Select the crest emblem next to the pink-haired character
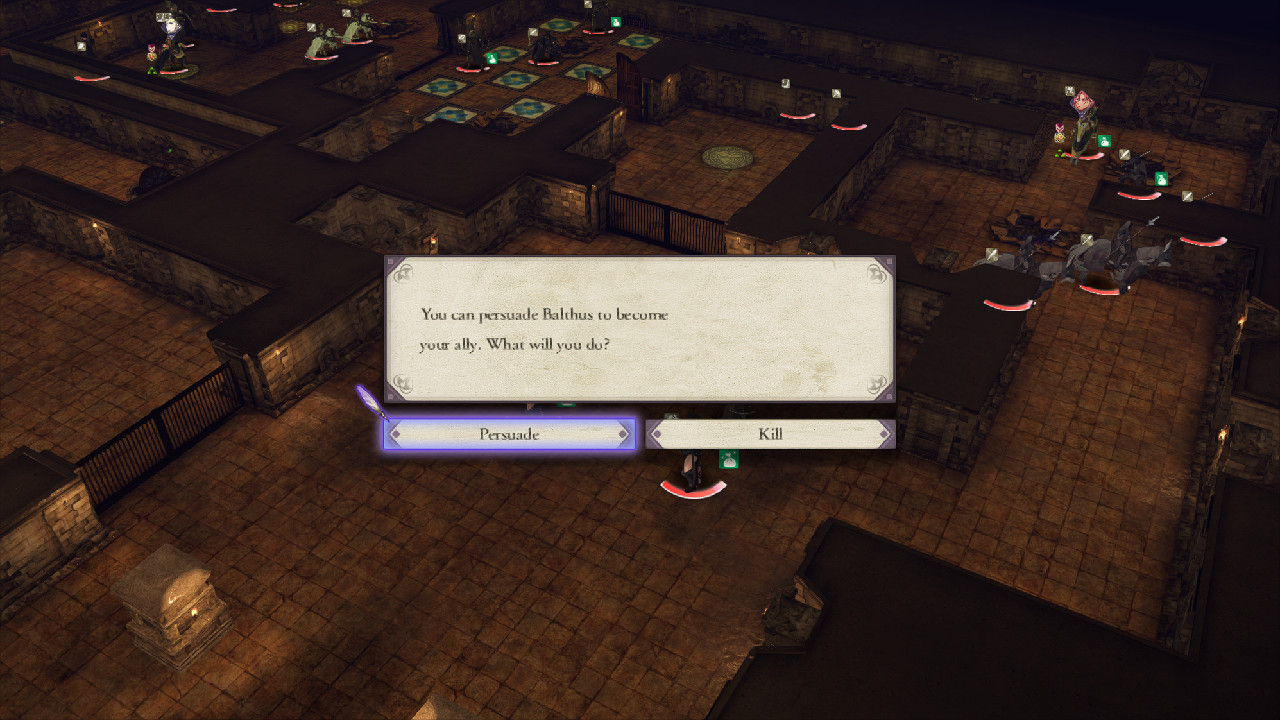The height and width of the screenshot is (720, 1280). (x=1059, y=127)
